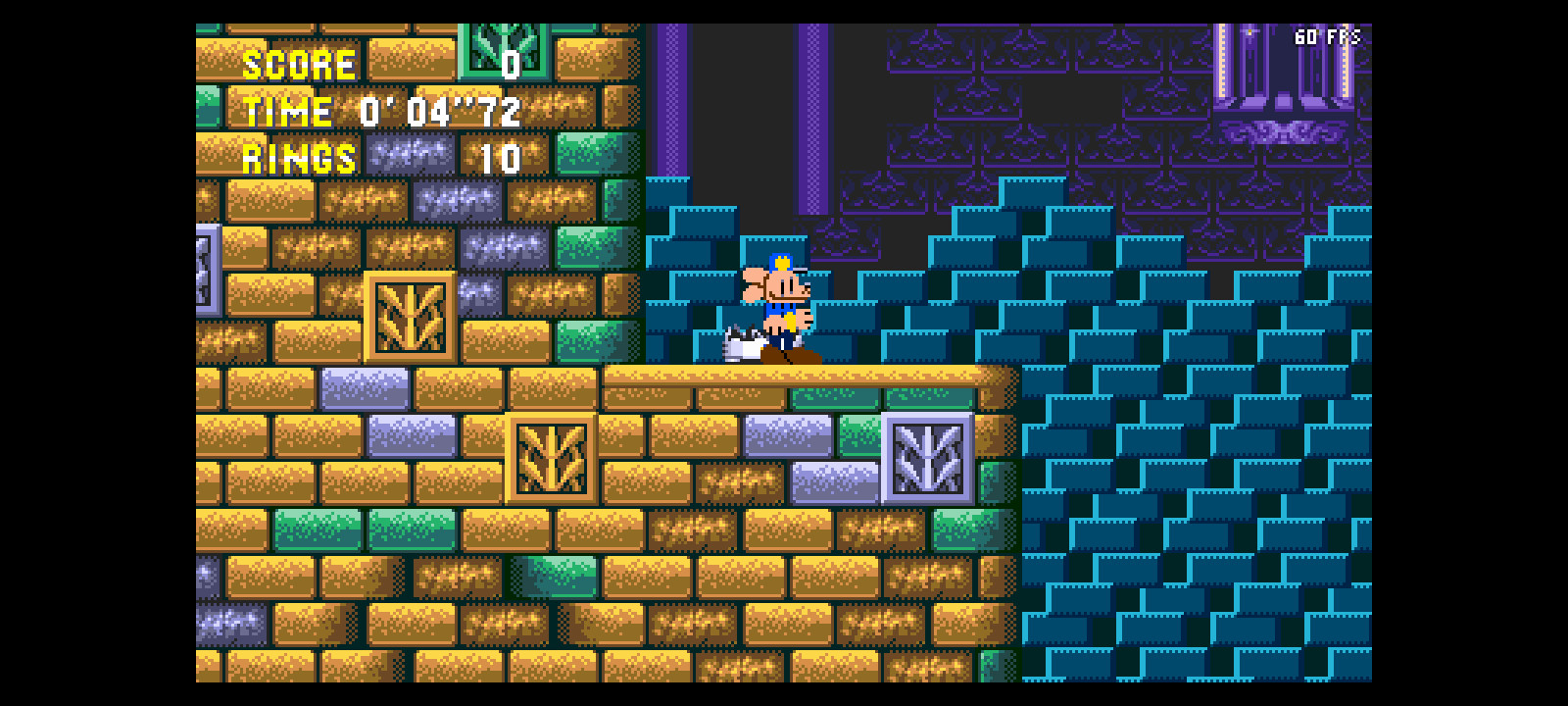Click the ring count showing 10
Viewport: 1568px width, 706px height.
point(500,157)
